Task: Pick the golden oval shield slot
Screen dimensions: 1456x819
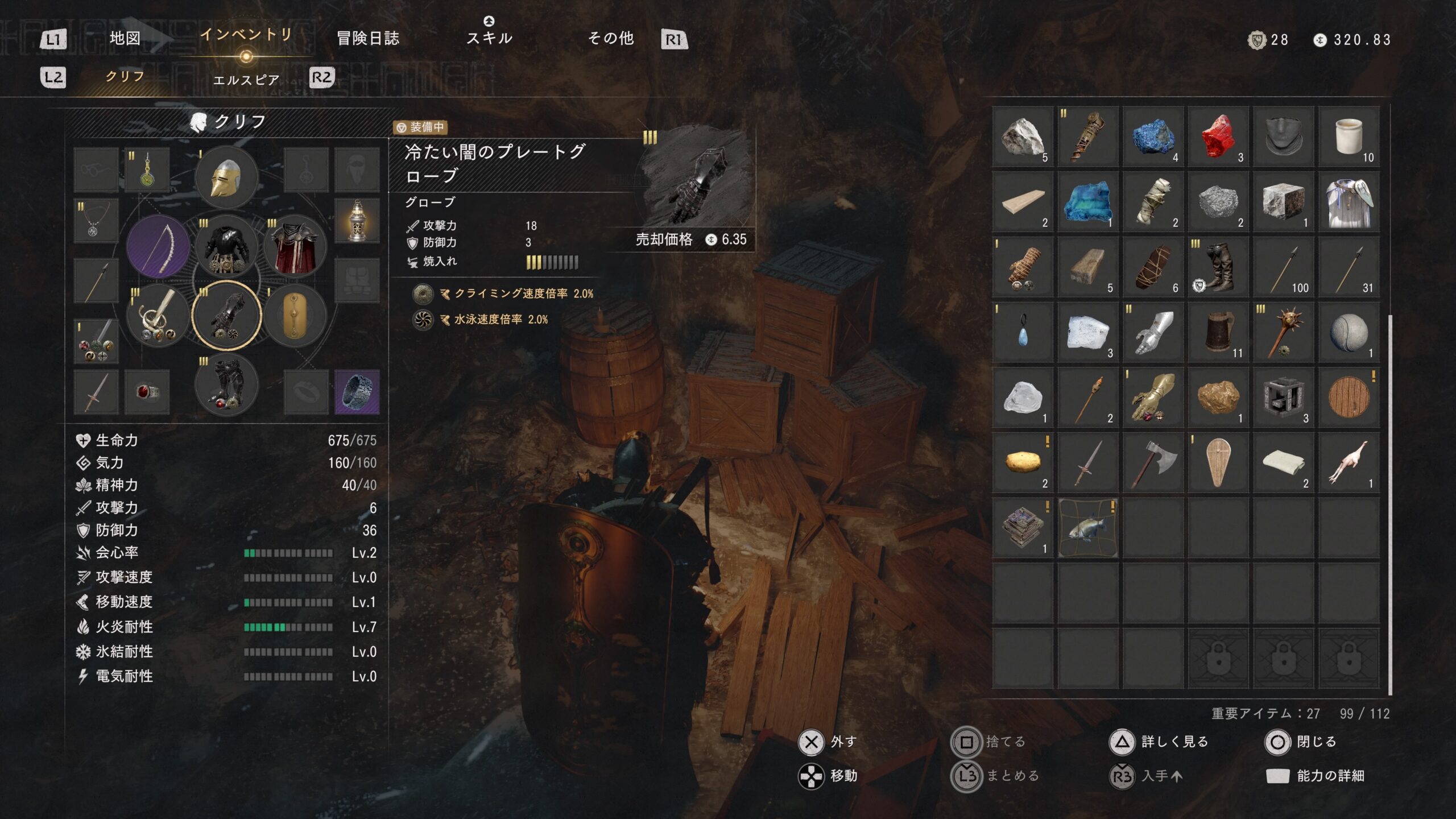Action: point(295,316)
